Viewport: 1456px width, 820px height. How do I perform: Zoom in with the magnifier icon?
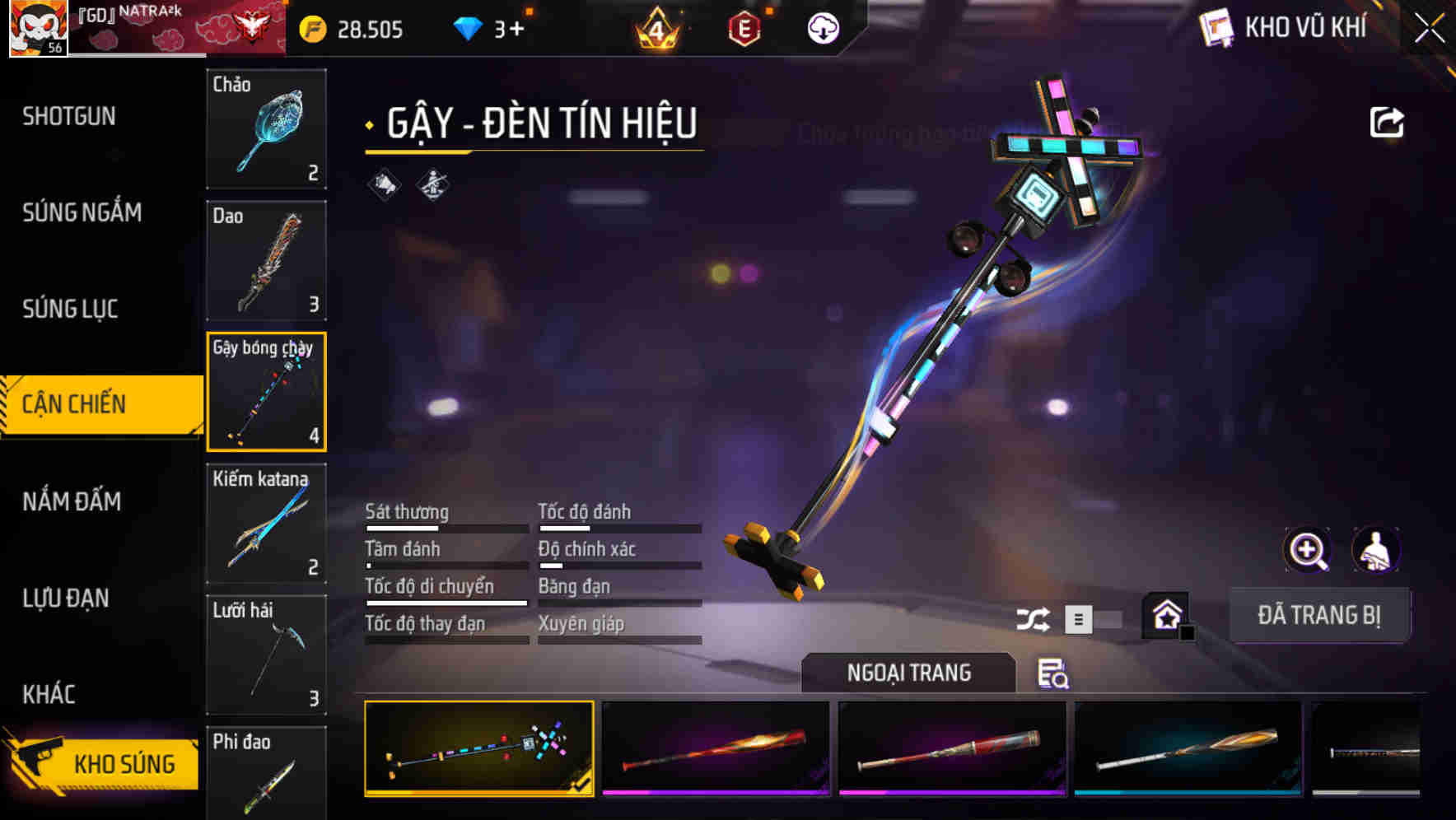click(x=1307, y=549)
